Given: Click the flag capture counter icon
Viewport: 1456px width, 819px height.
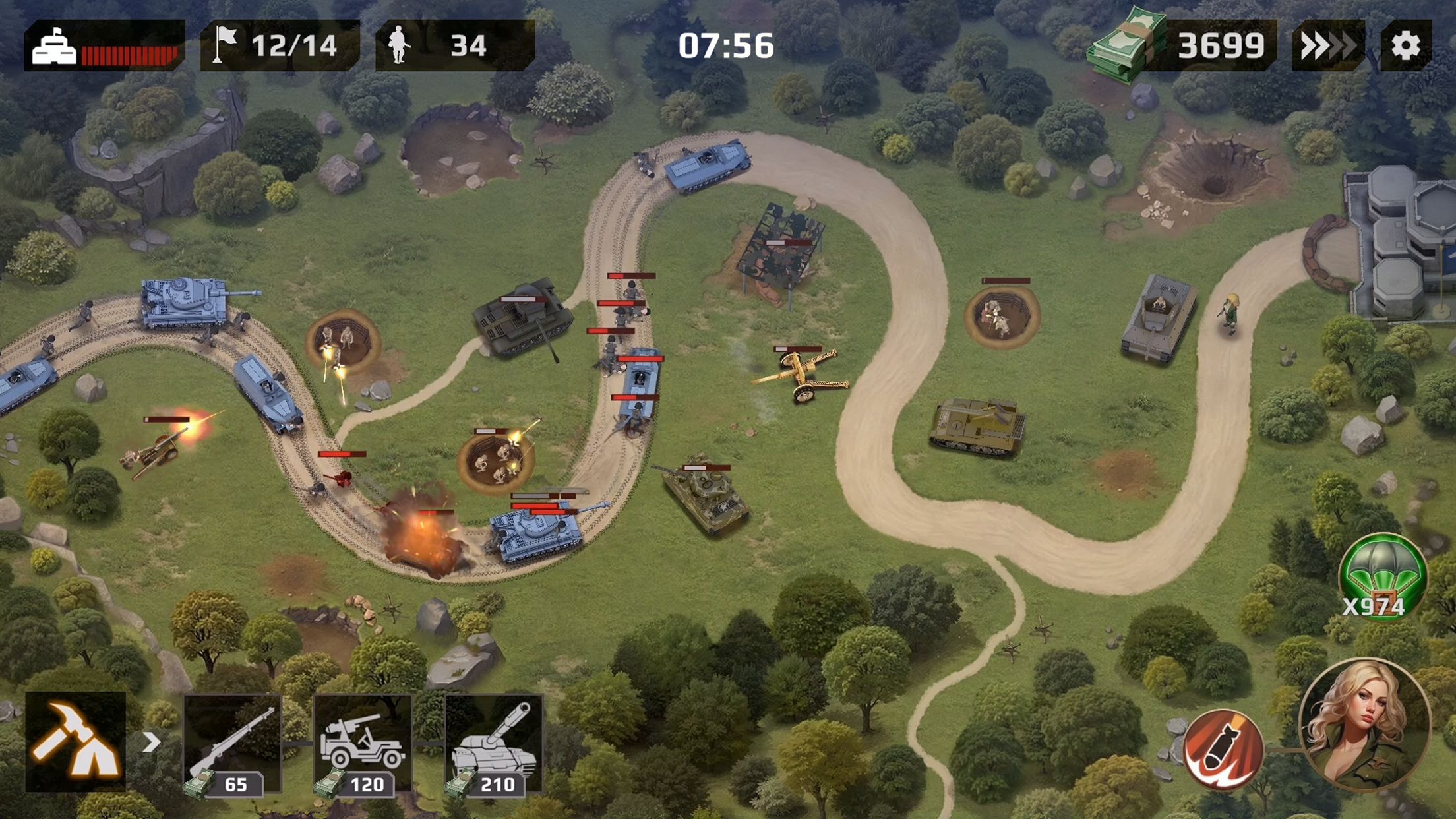Looking at the screenshot, I should (x=225, y=45).
